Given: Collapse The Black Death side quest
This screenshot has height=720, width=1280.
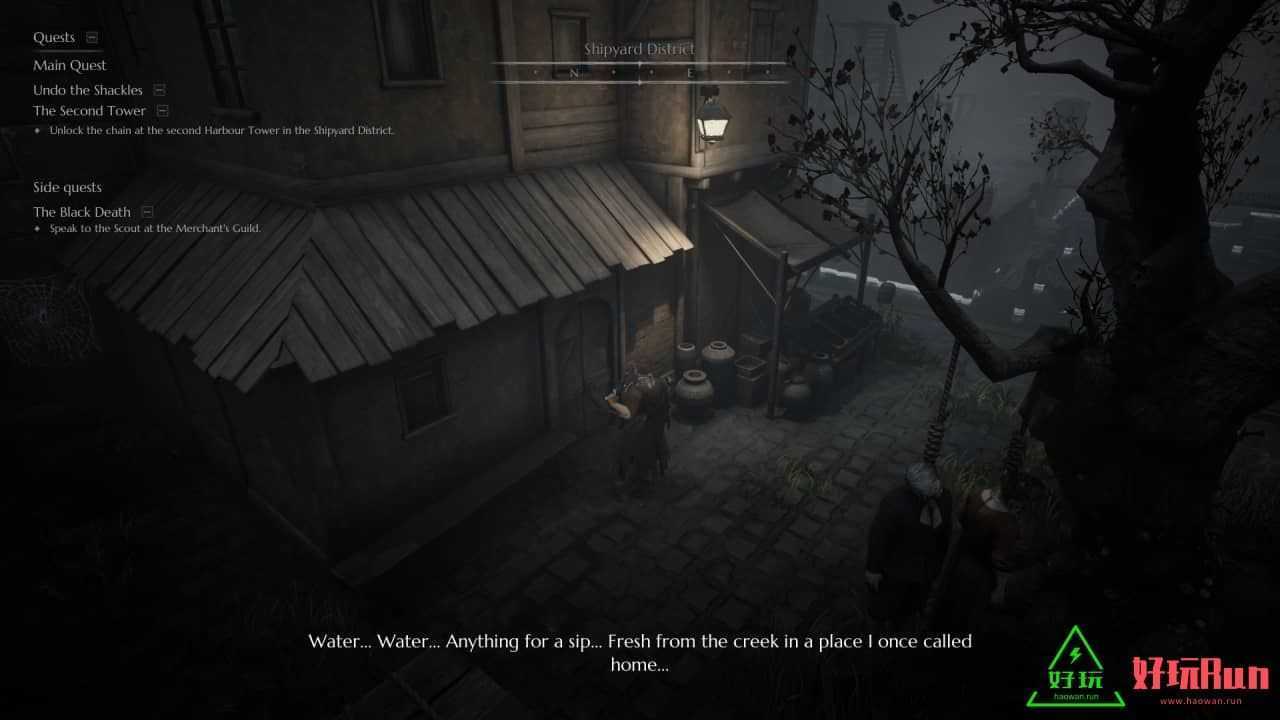Looking at the screenshot, I should point(147,212).
